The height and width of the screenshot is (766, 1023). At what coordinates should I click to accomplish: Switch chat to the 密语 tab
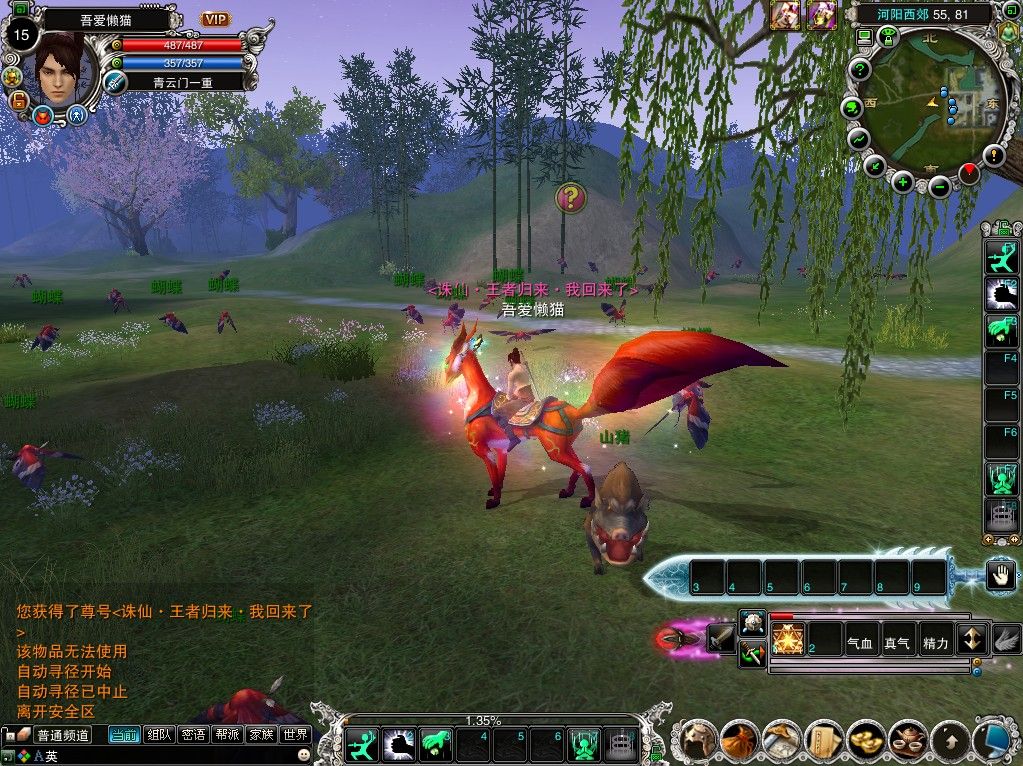coord(193,735)
